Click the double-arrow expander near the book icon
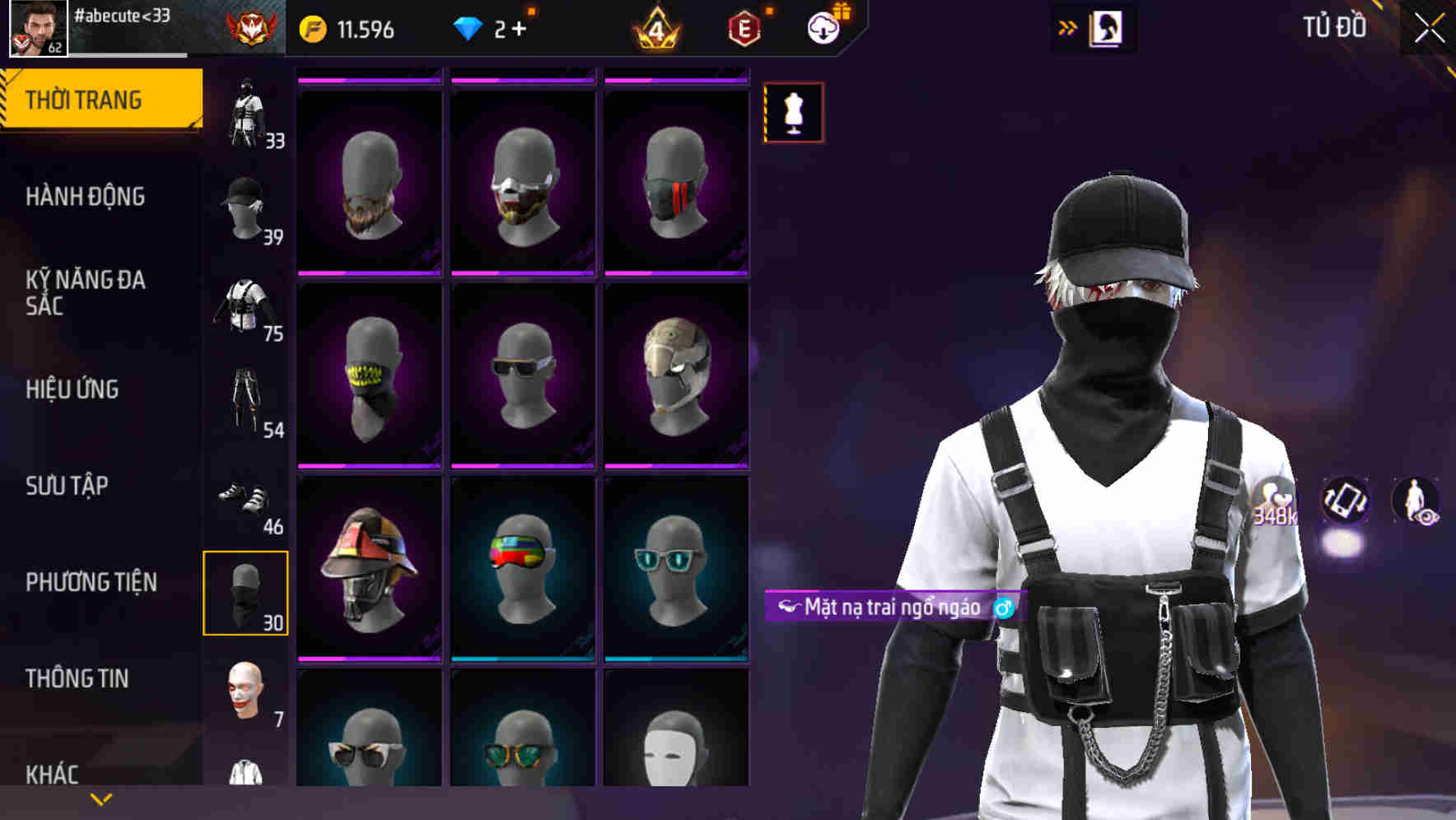 [x=1068, y=27]
